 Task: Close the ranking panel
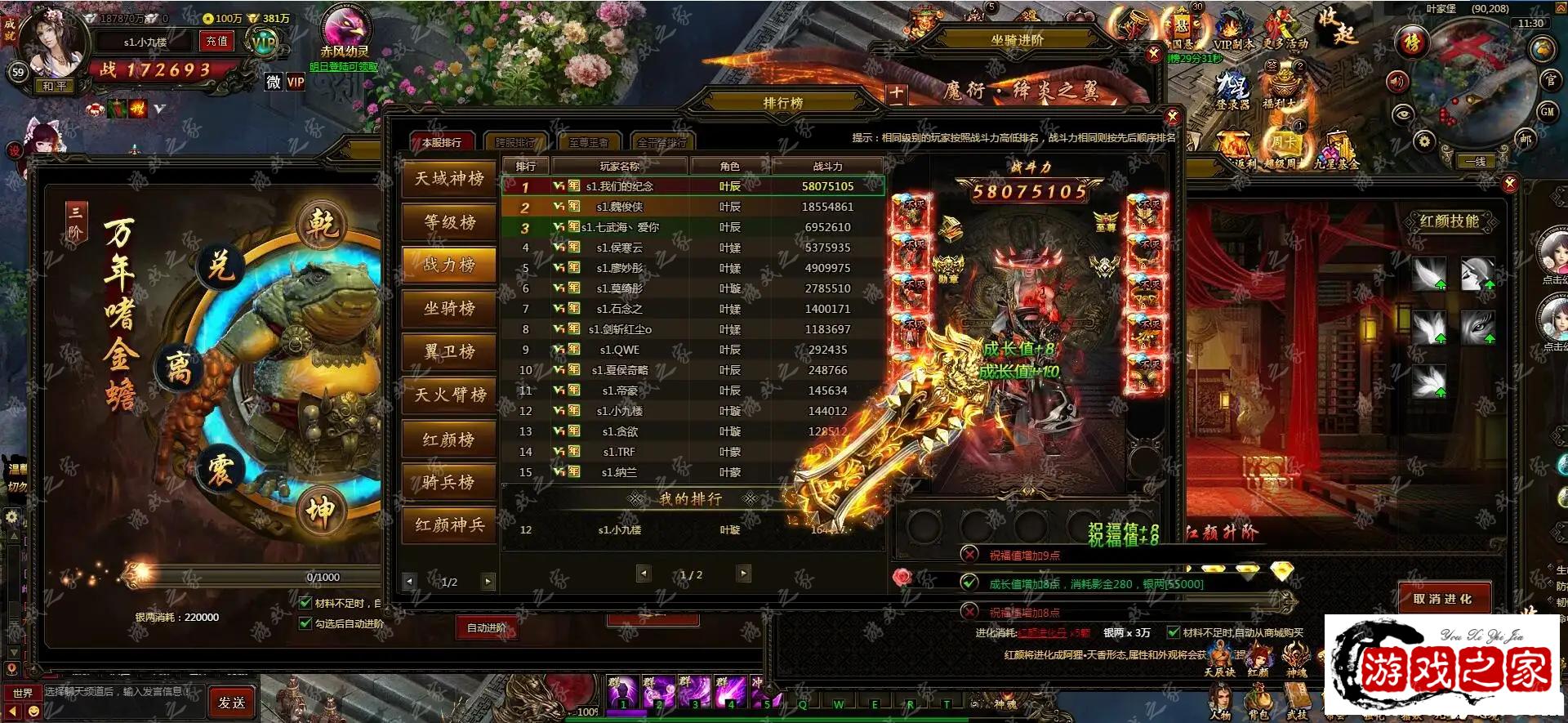tap(1173, 117)
